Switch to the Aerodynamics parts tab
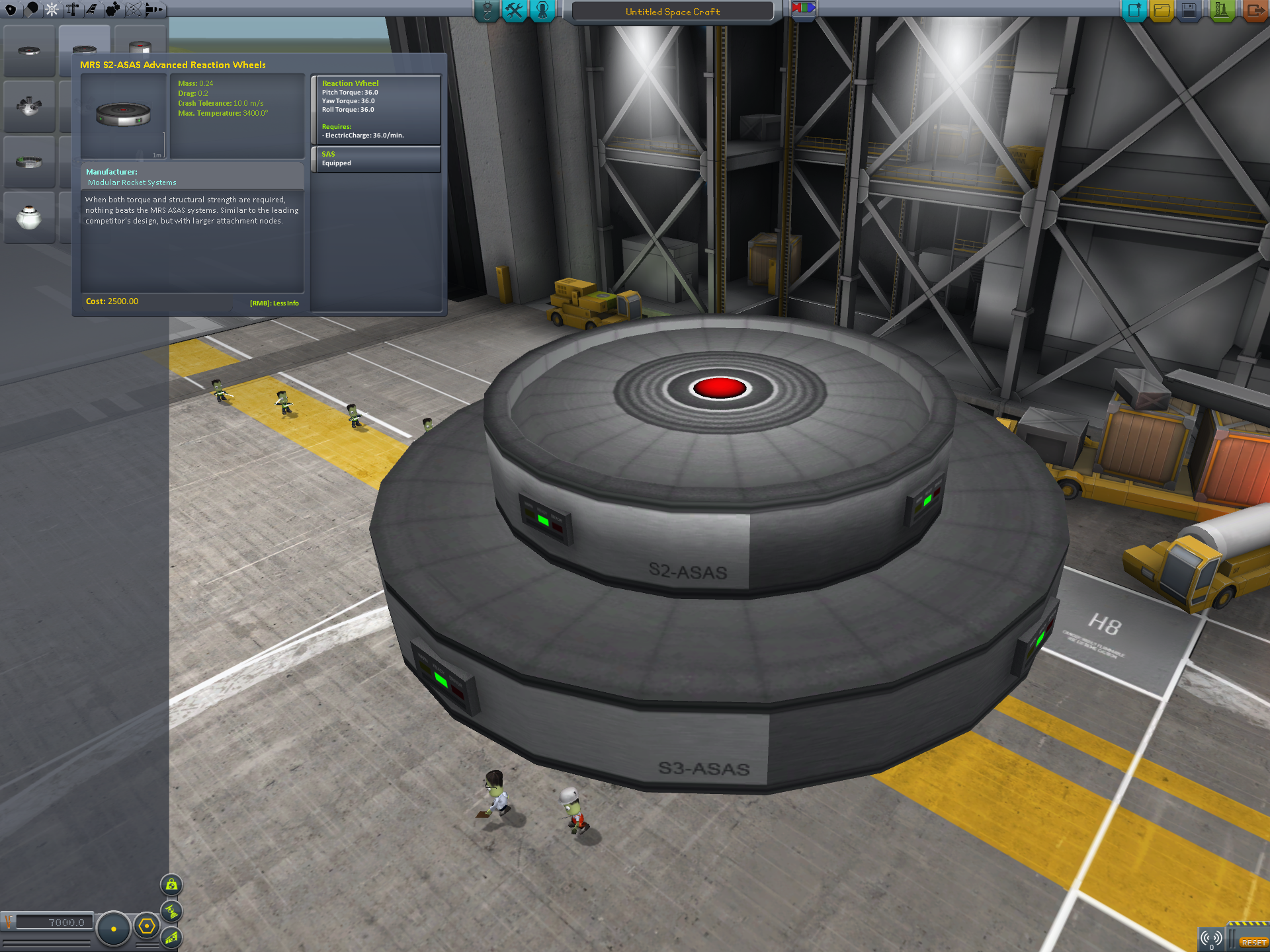Screen dimensions: 1270x952 tap(91, 9)
